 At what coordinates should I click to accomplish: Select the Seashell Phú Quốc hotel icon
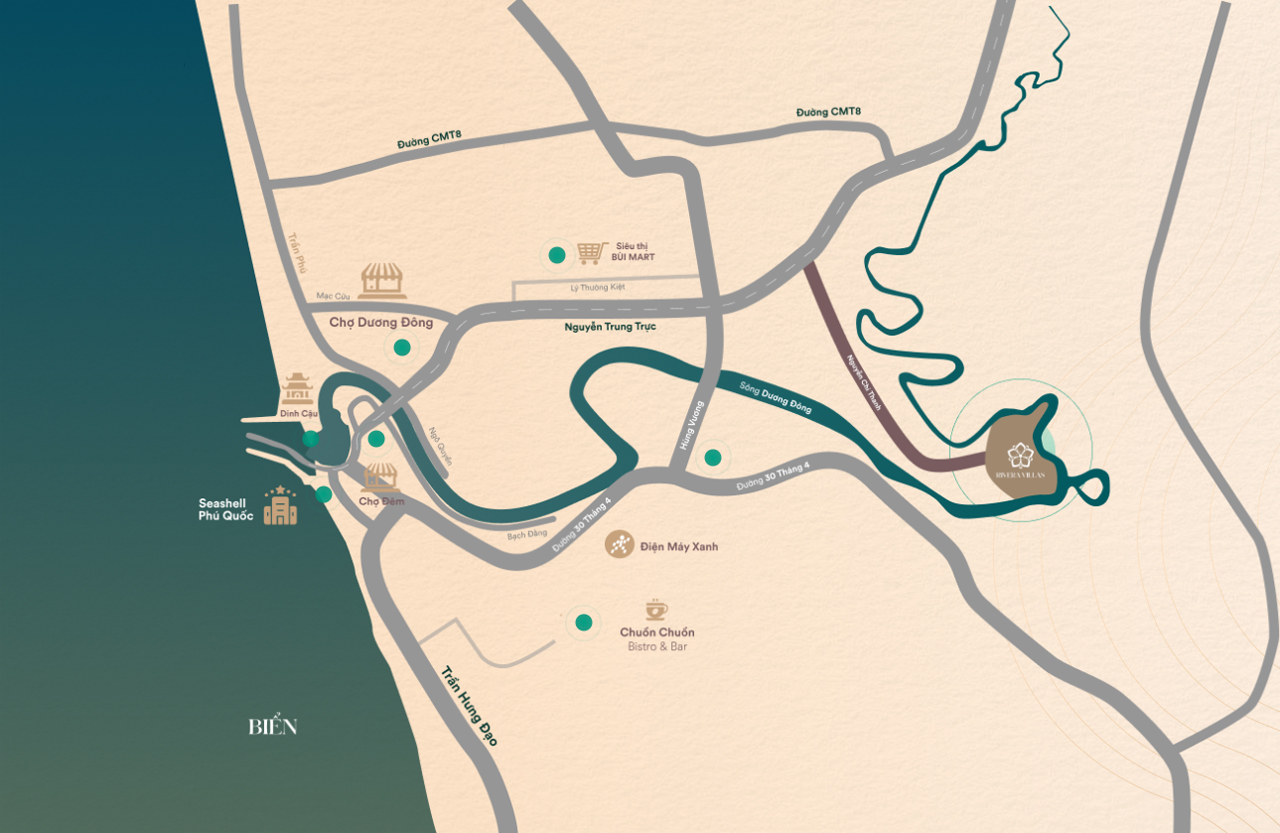(x=280, y=506)
